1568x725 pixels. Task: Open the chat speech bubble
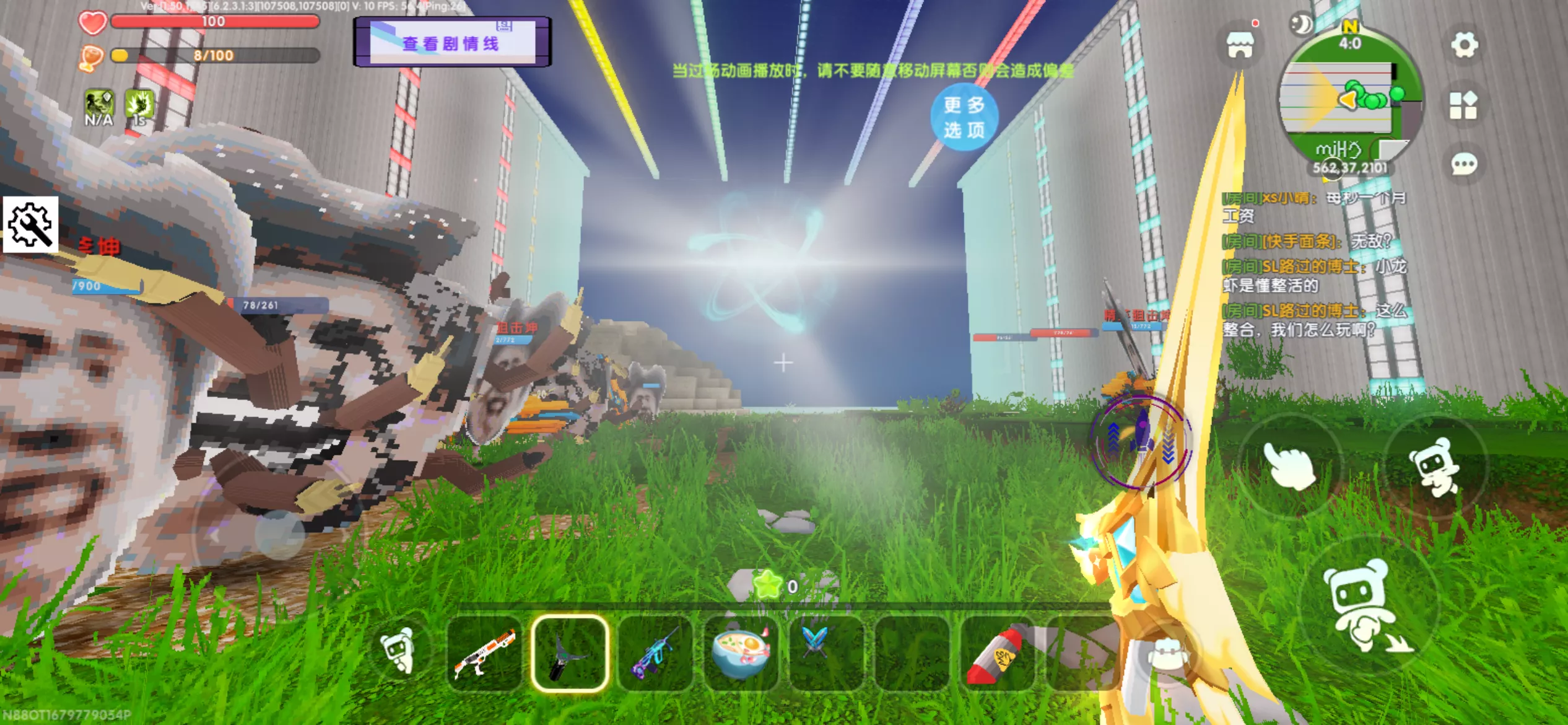click(x=1464, y=164)
